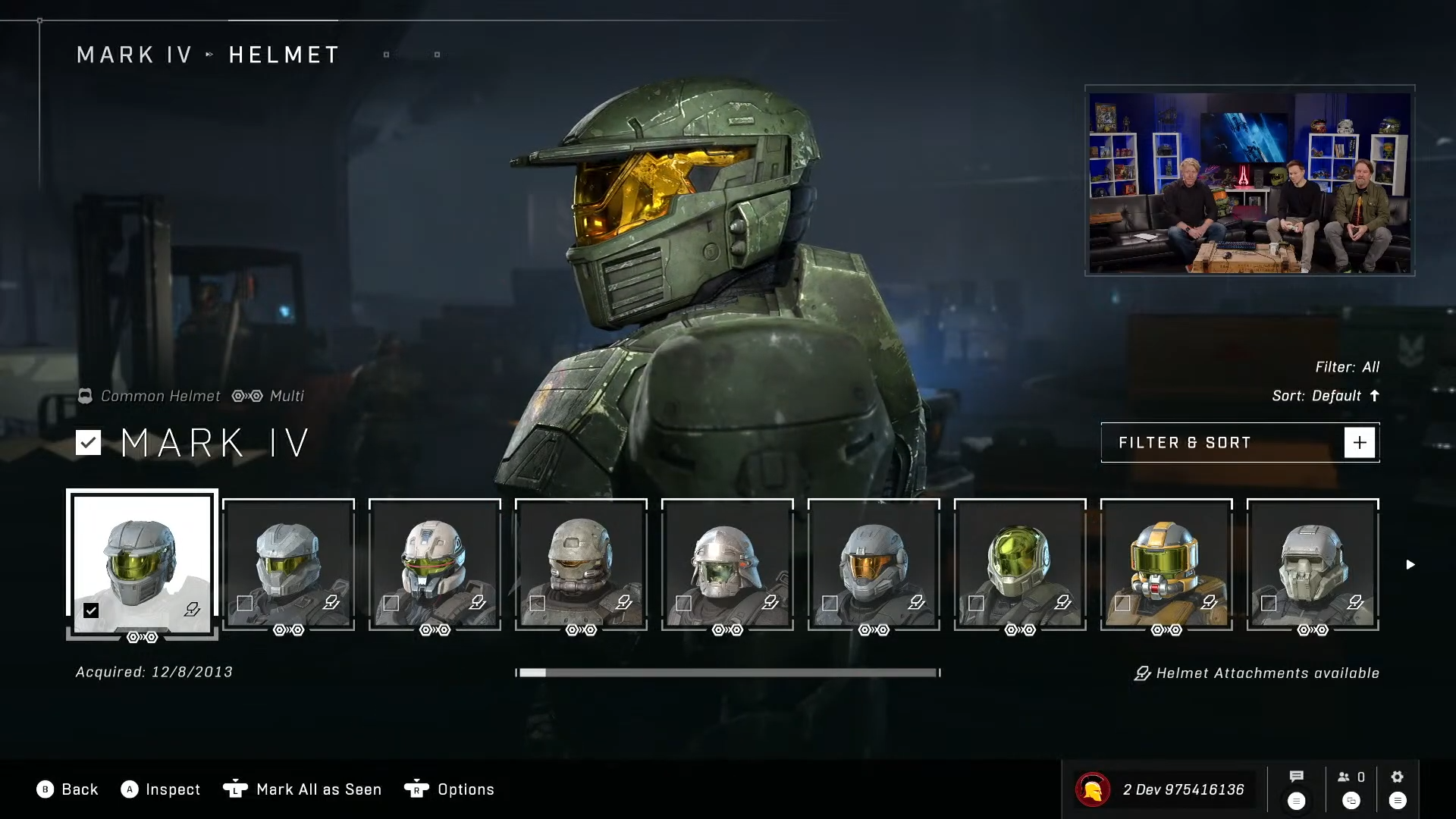This screenshot has width=1456, height=819.
Task: Choose the helmet with red visor stripe
Action: (x=435, y=564)
